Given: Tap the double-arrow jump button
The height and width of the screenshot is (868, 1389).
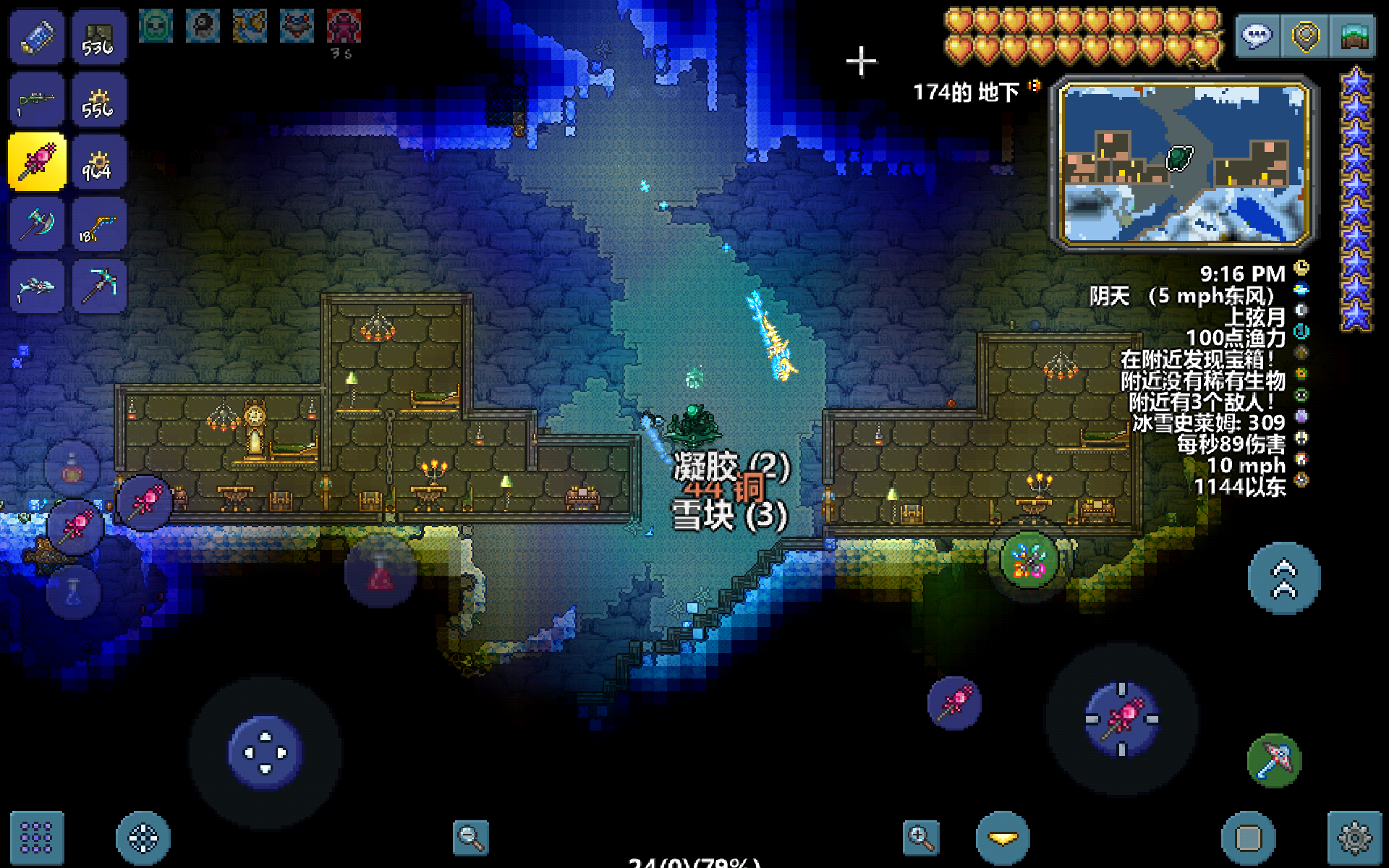Looking at the screenshot, I should tap(1284, 579).
